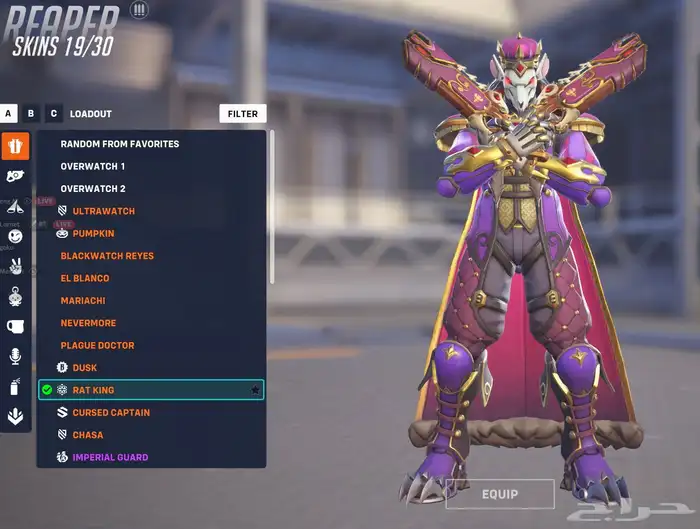
Task: Select the Cursed Captain skin
Action: point(111,412)
